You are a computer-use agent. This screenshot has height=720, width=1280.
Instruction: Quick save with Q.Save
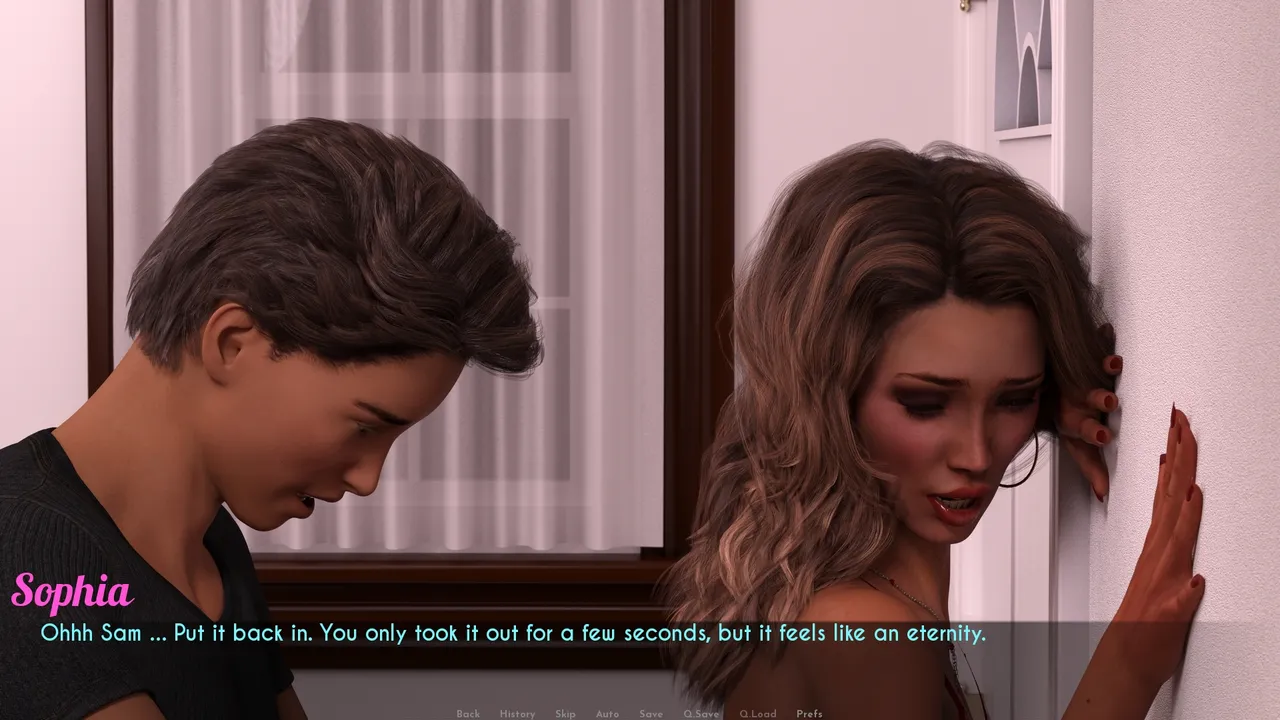pyautogui.click(x=701, y=714)
